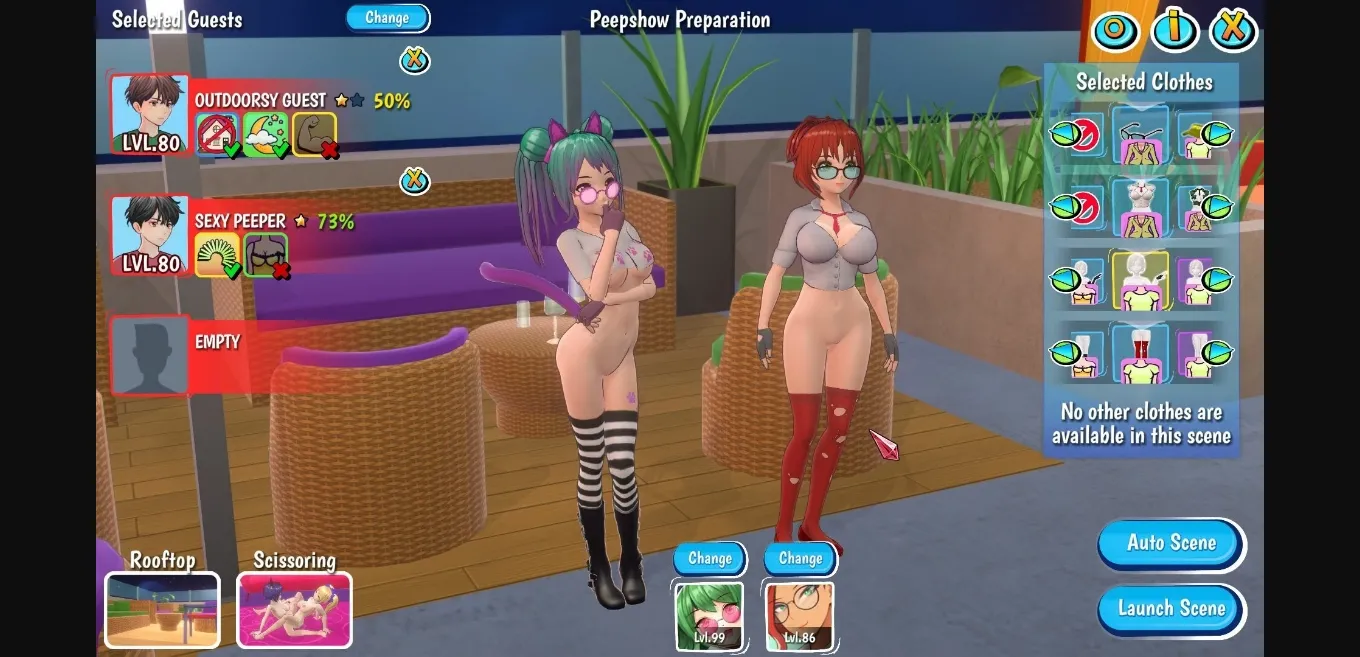Select the green-haired character portrait

point(709,616)
